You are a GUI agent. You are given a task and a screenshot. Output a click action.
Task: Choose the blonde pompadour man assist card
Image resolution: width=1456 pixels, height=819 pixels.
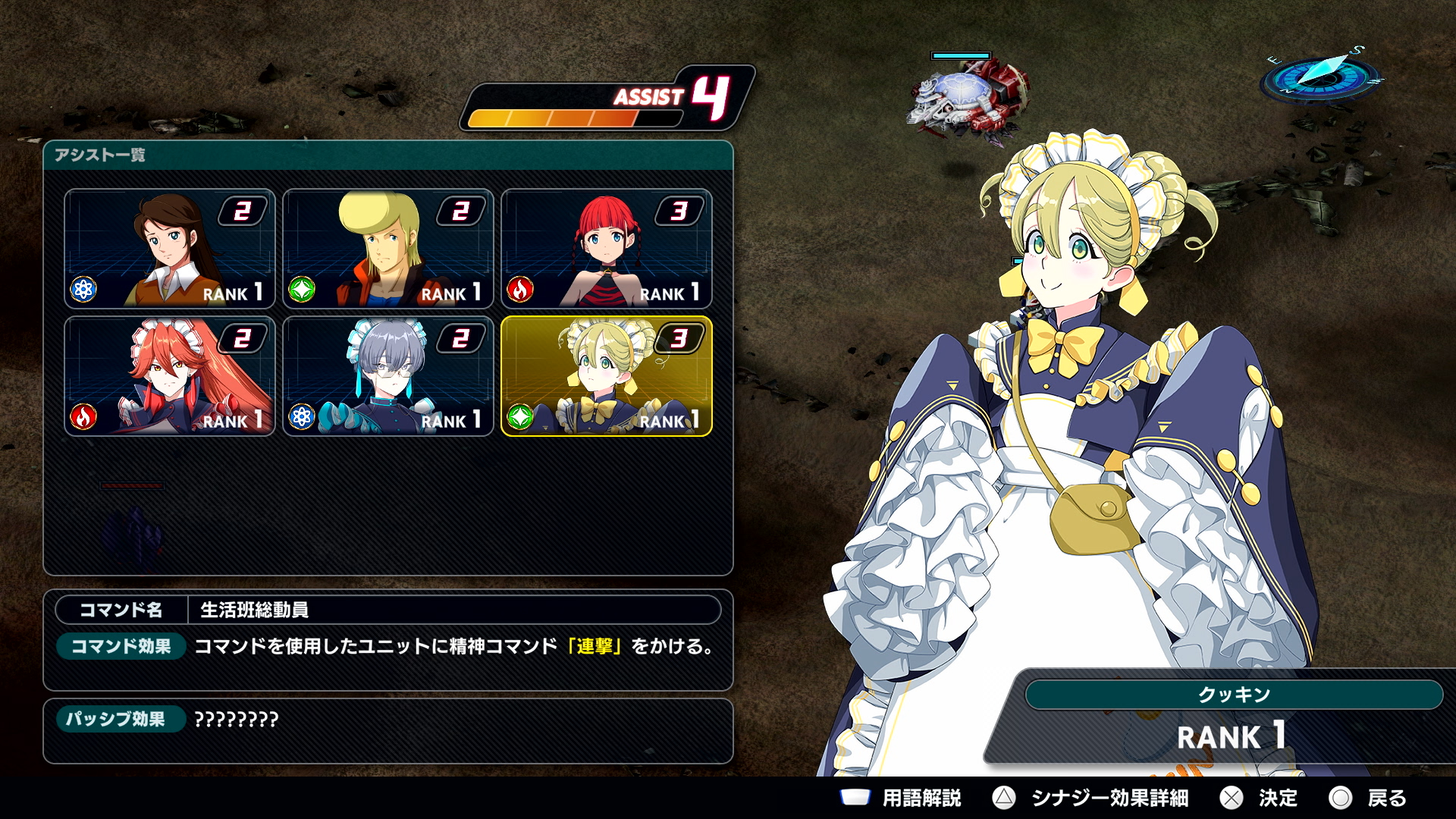pos(388,249)
